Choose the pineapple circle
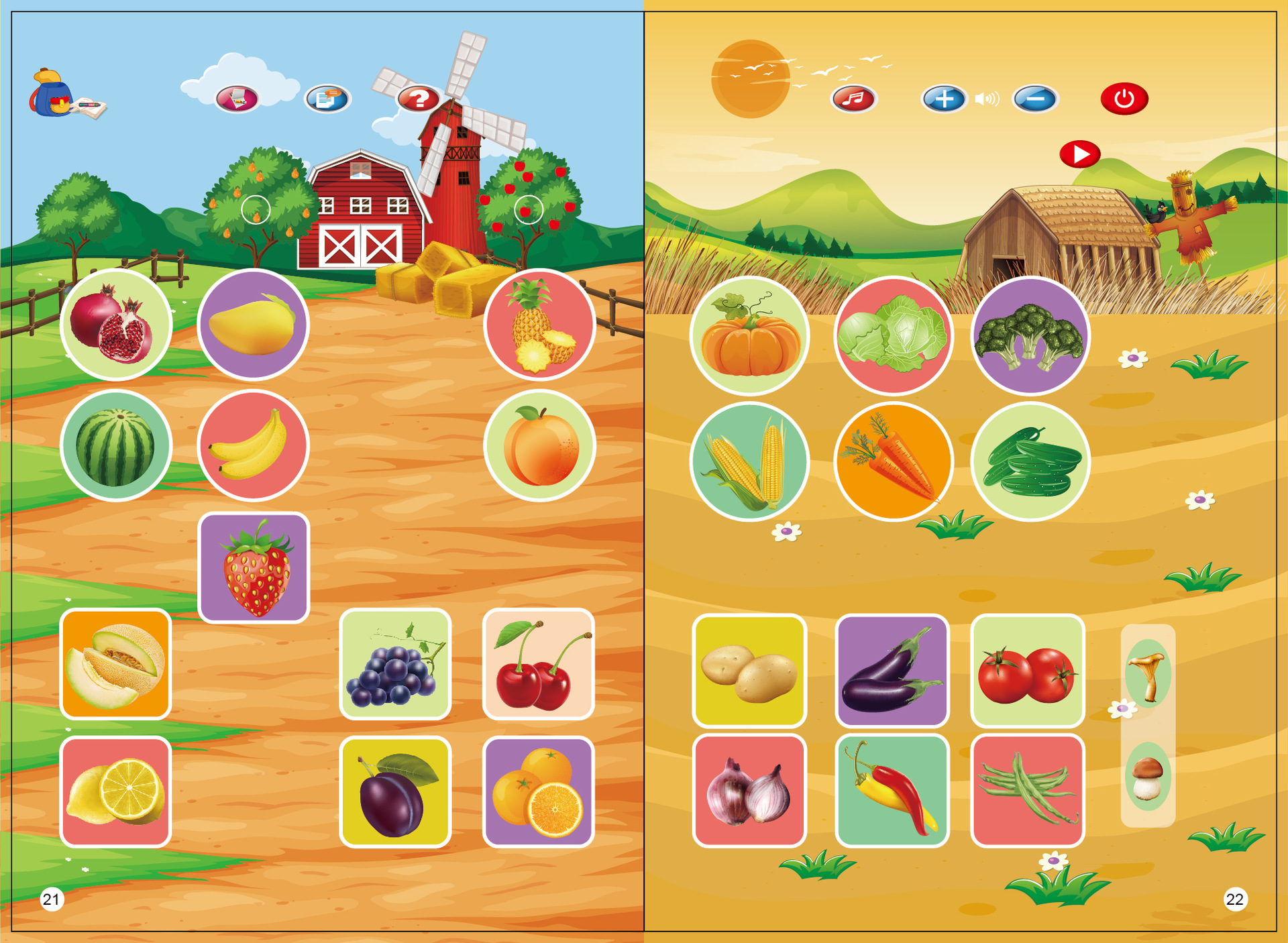Screen dimensions: 1288x943 pos(539,325)
